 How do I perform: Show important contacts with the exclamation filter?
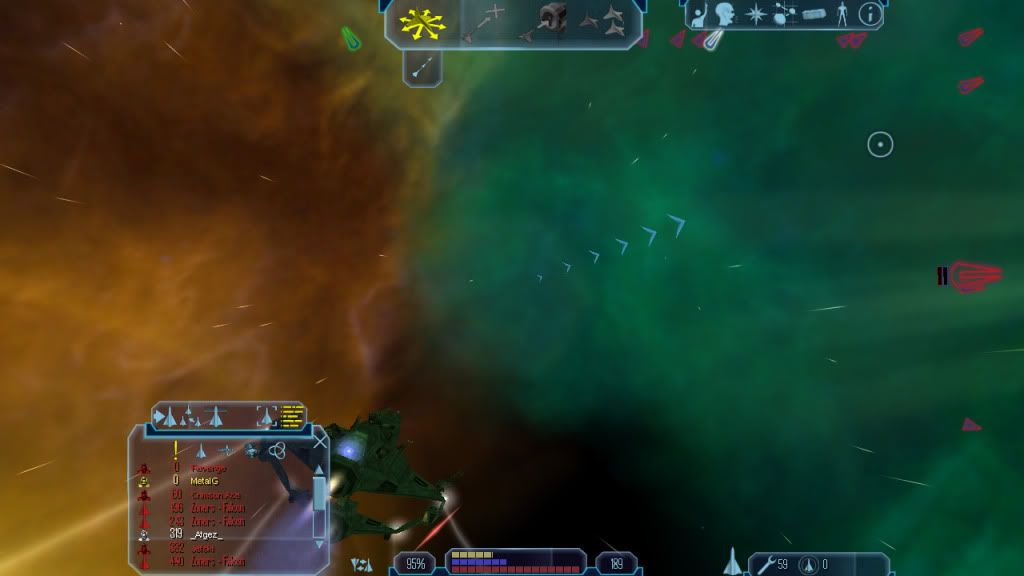pyautogui.click(x=176, y=451)
